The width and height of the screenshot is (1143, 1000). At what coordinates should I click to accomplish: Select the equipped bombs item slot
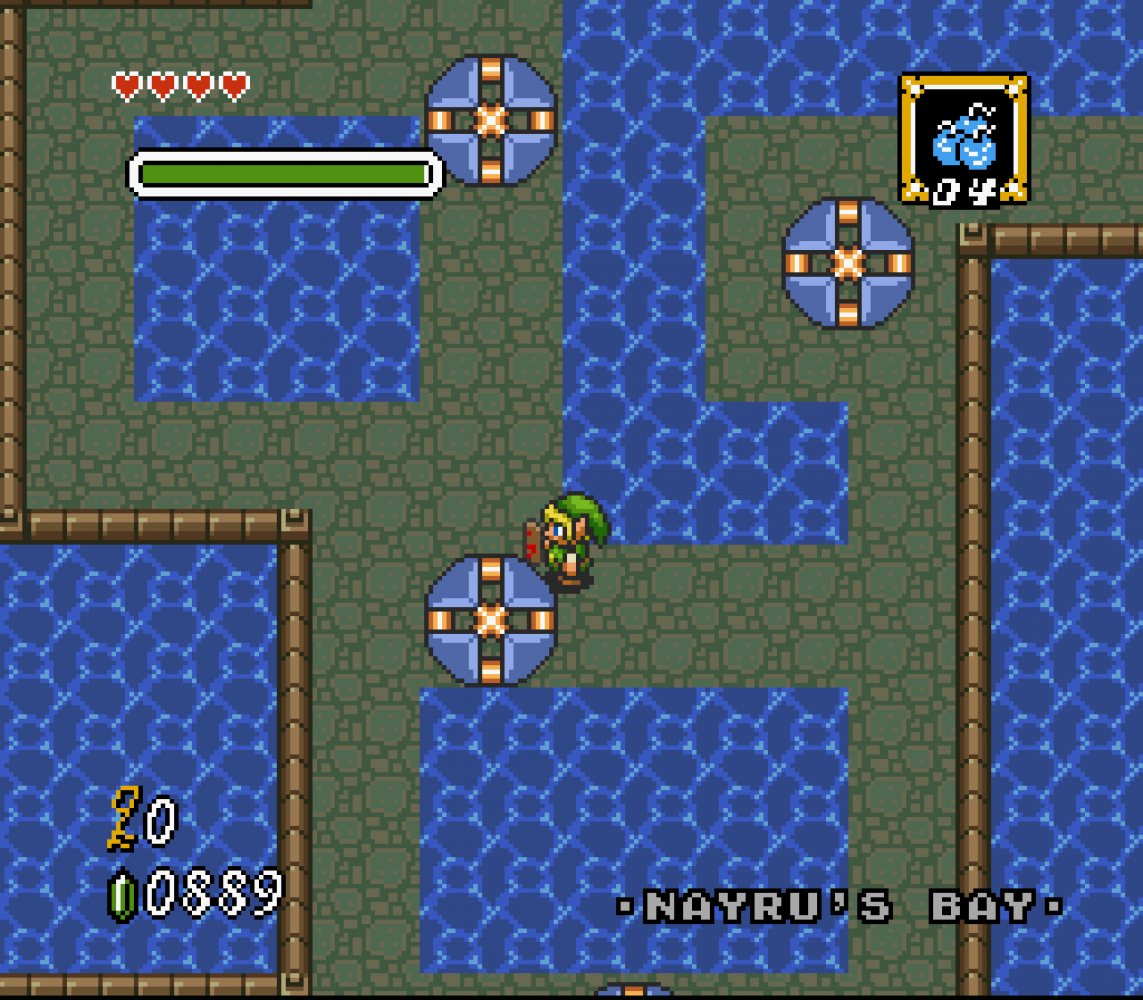(963, 139)
